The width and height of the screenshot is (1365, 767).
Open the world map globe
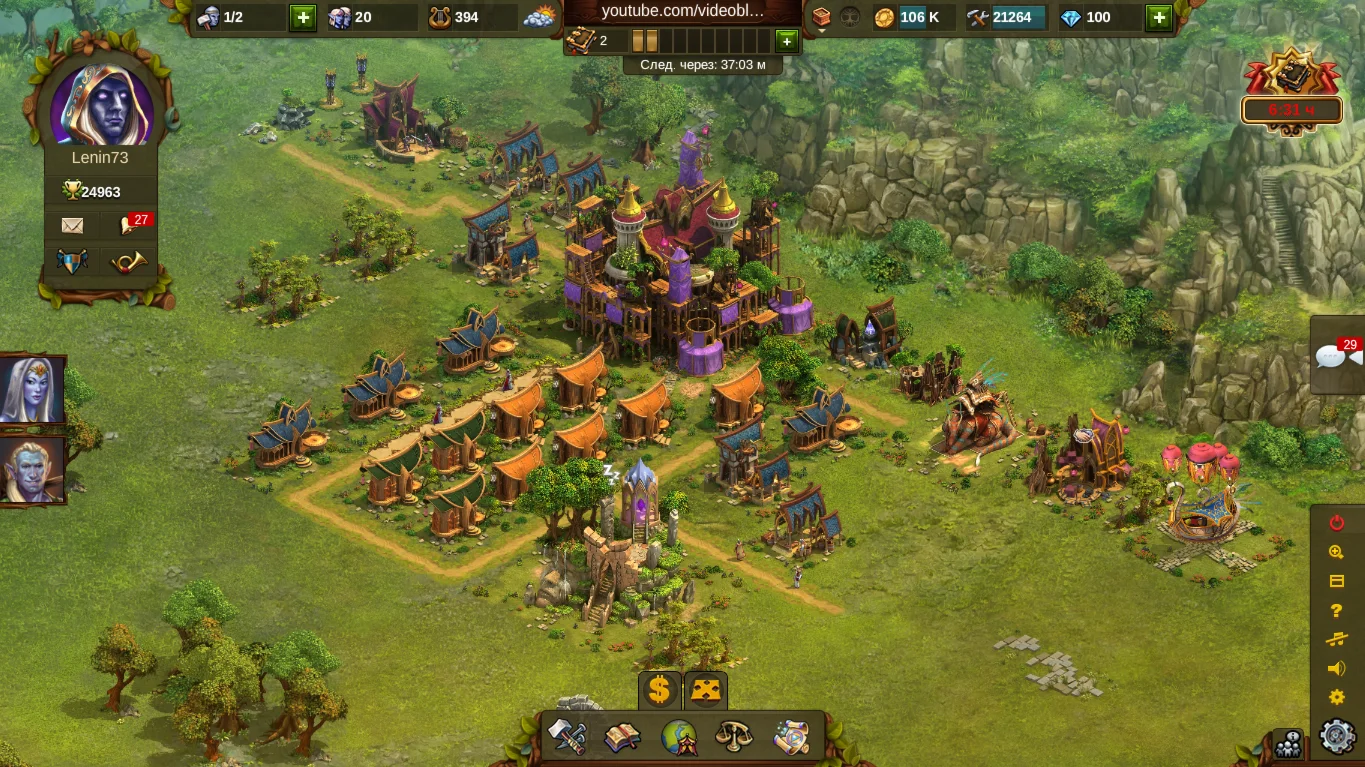pyautogui.click(x=679, y=738)
